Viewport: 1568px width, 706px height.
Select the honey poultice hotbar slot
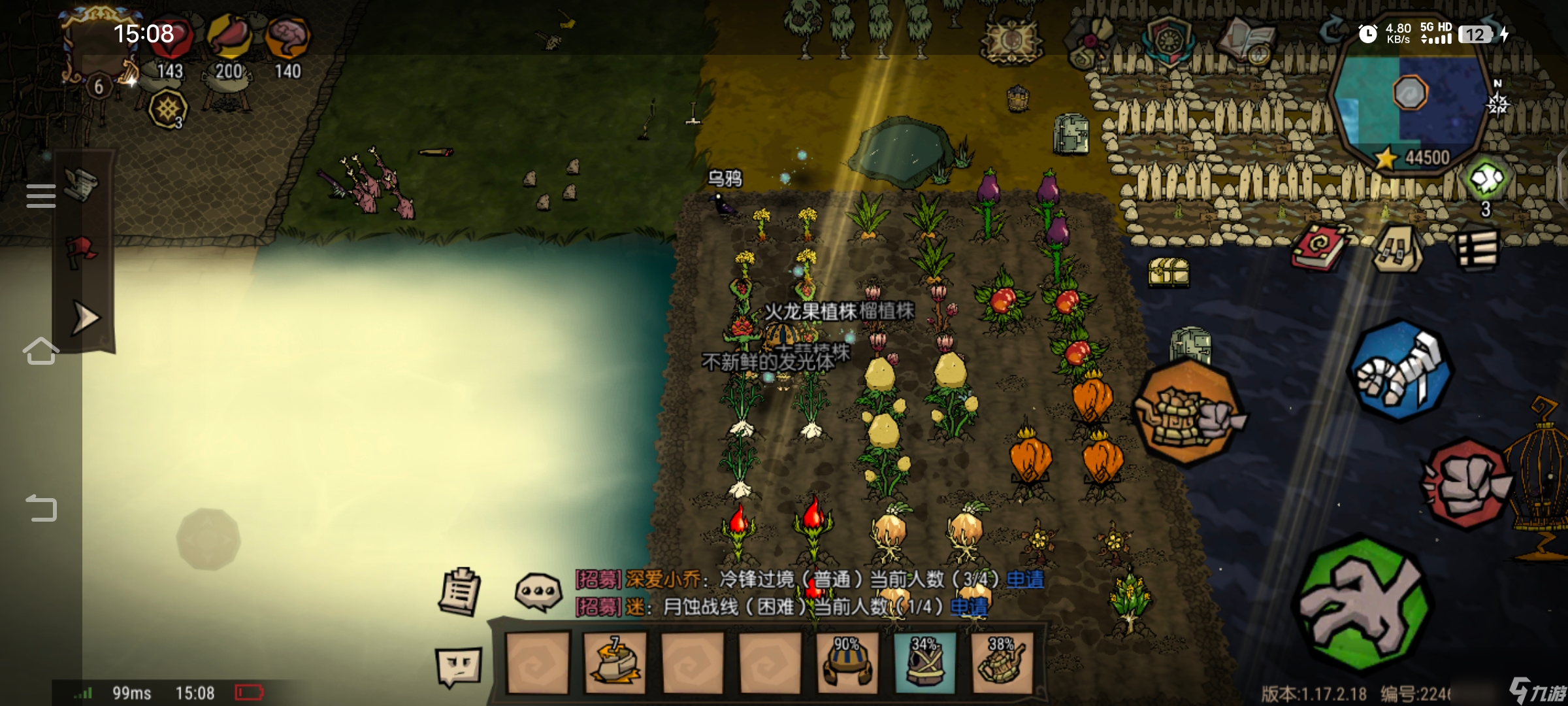tap(614, 662)
